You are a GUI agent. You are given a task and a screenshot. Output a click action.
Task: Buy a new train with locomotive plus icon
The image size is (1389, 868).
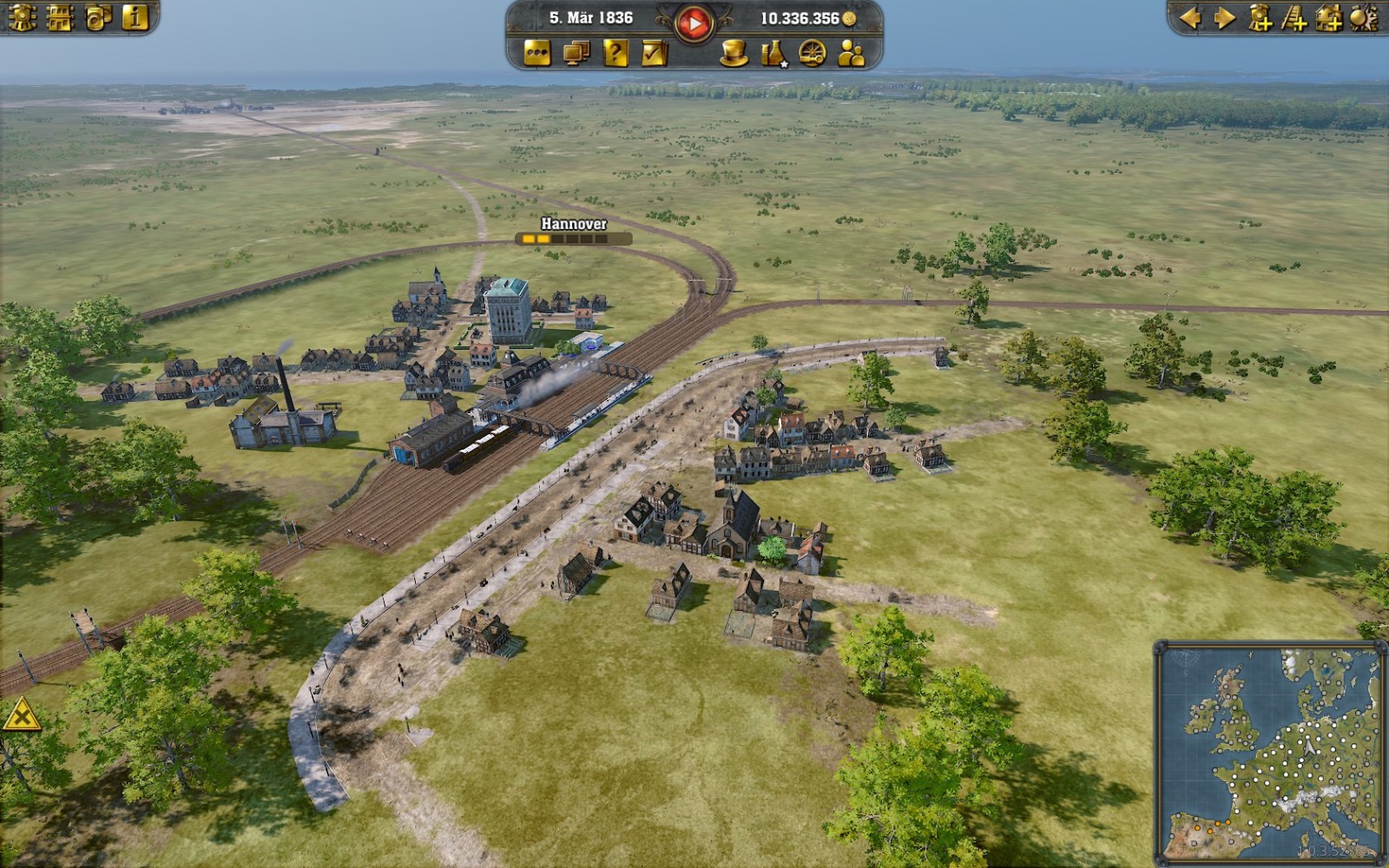(1260, 17)
